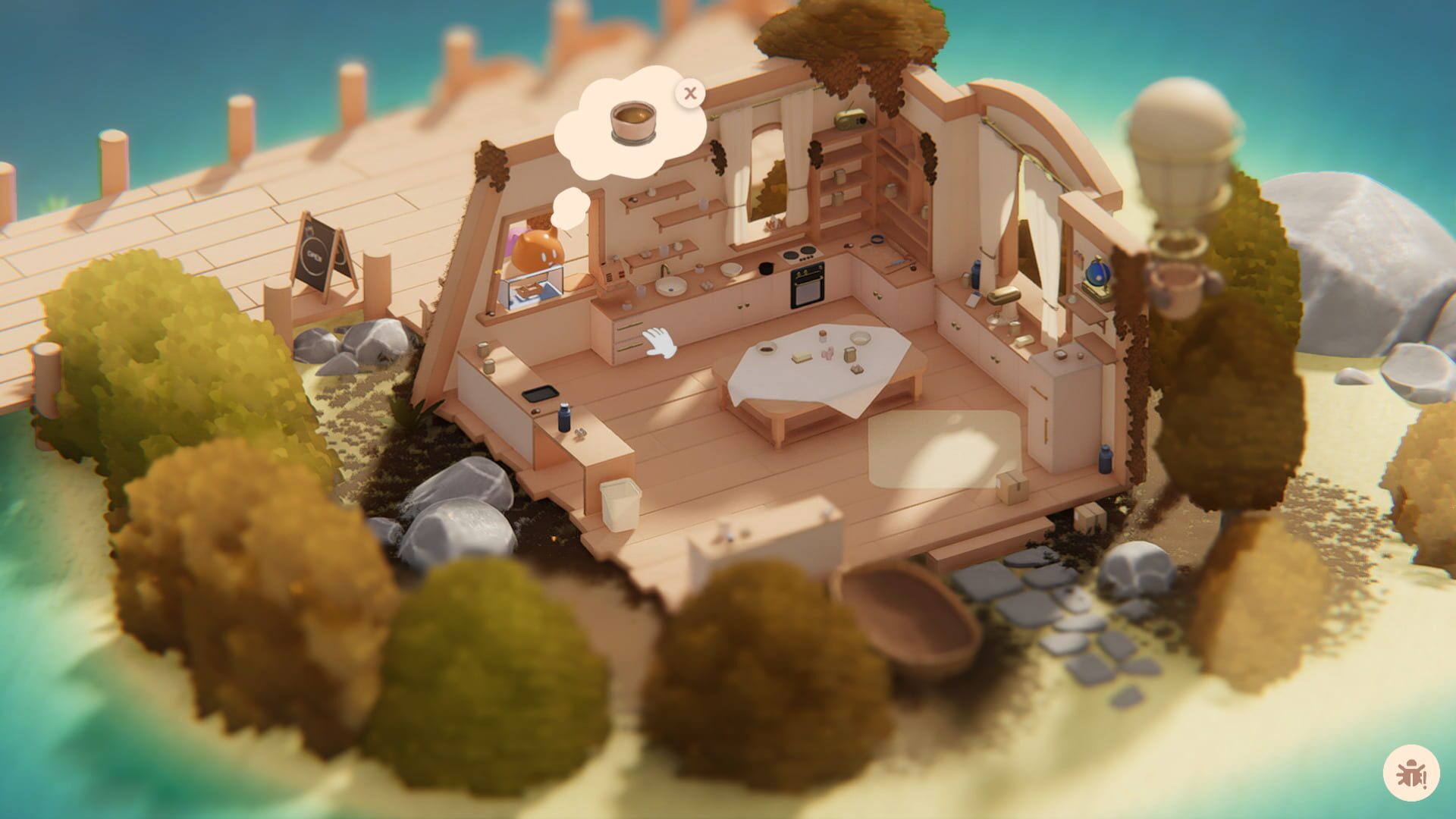This screenshot has height=819, width=1456.
Task: Turn on the radio on the shelf
Action: (x=850, y=121)
